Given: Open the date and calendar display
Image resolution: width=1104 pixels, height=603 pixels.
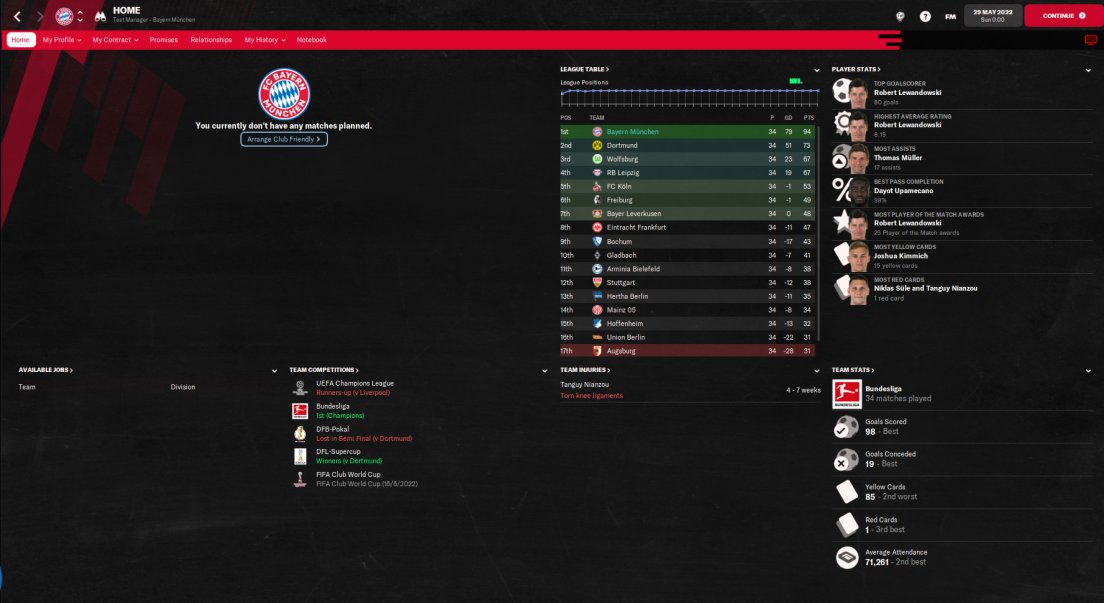Looking at the screenshot, I should point(990,15).
